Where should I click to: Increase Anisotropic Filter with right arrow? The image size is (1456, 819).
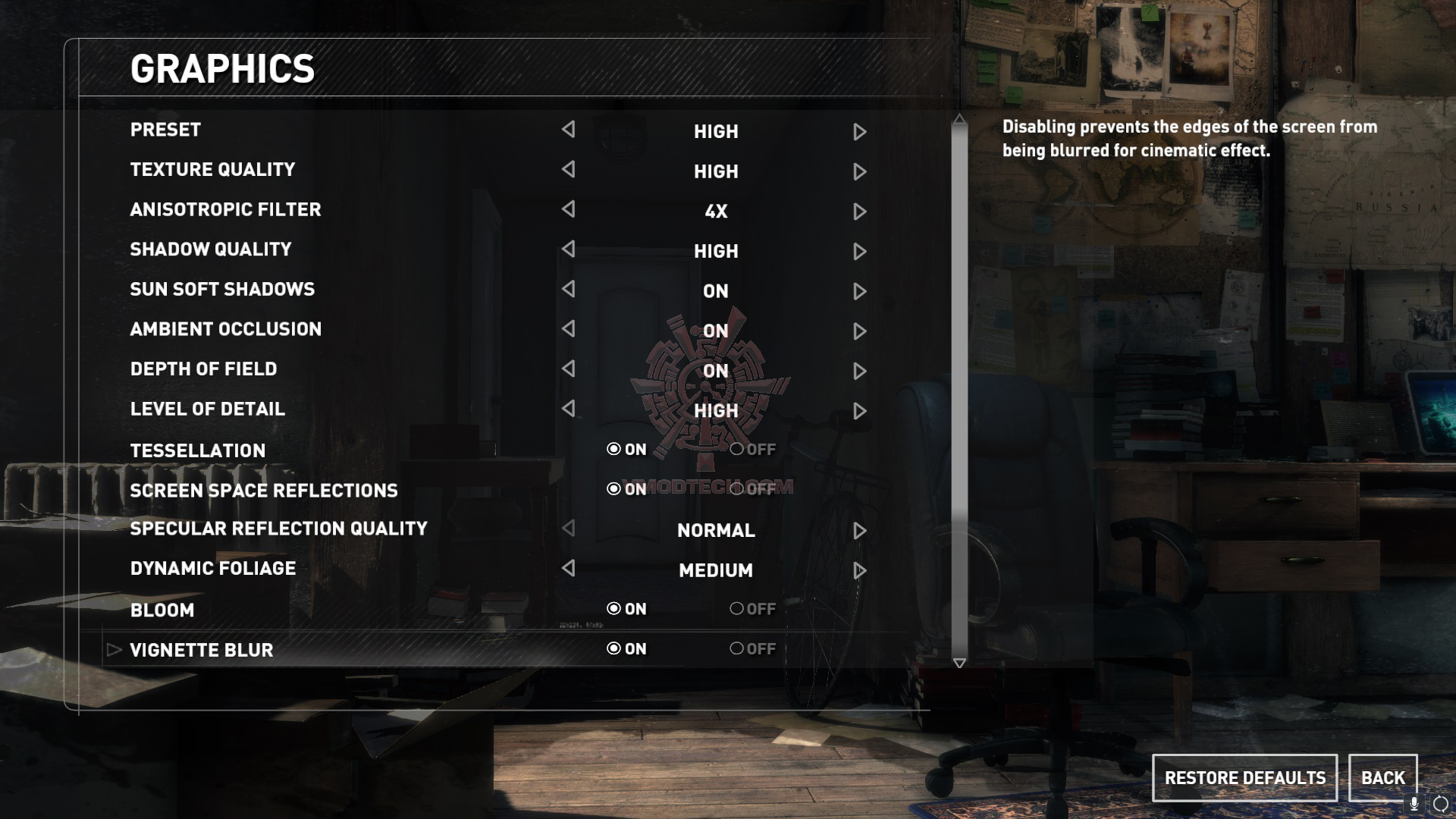point(859,211)
